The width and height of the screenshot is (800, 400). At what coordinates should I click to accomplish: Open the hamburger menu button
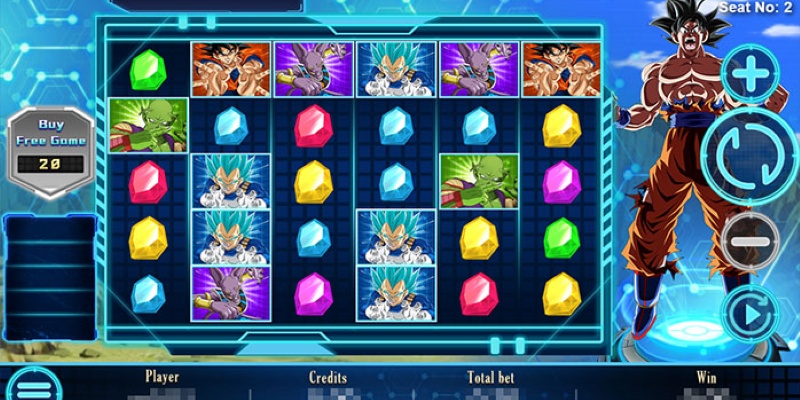click(27, 387)
